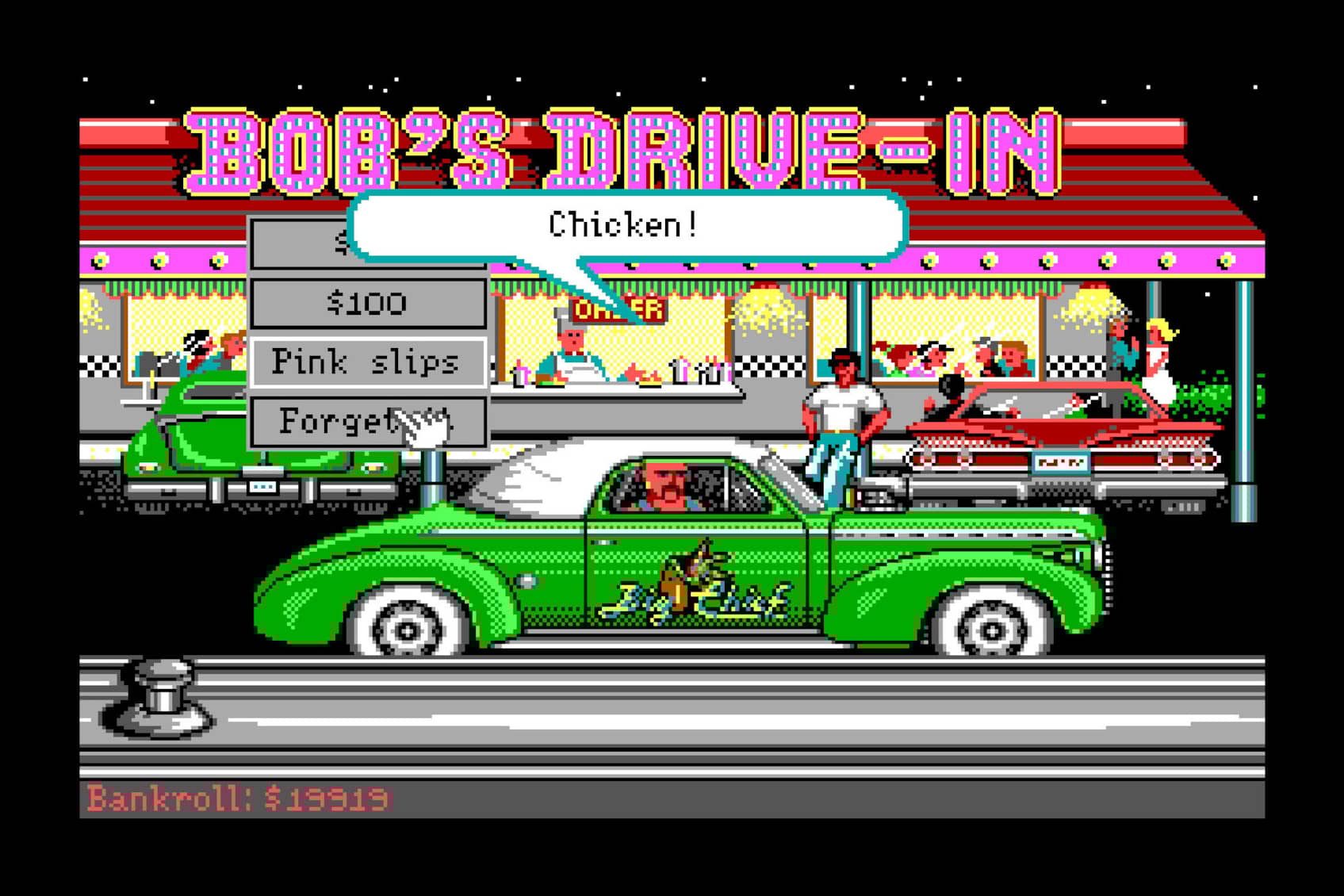Click the milkshake glasses on the counter
The width and height of the screenshot is (1344, 896).
[698, 369]
